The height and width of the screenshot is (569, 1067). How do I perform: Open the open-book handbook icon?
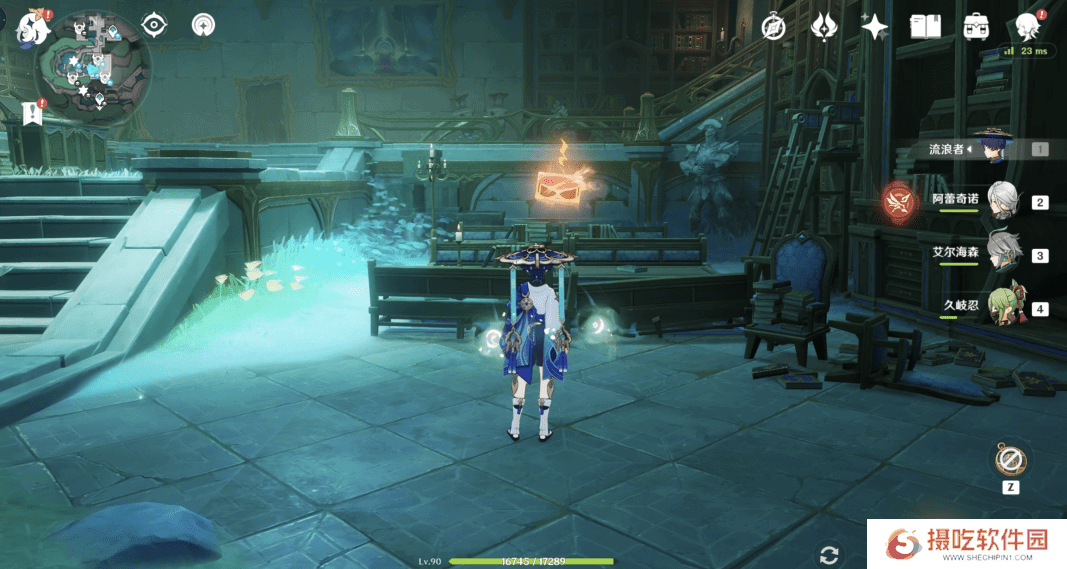pyautogui.click(x=925, y=27)
